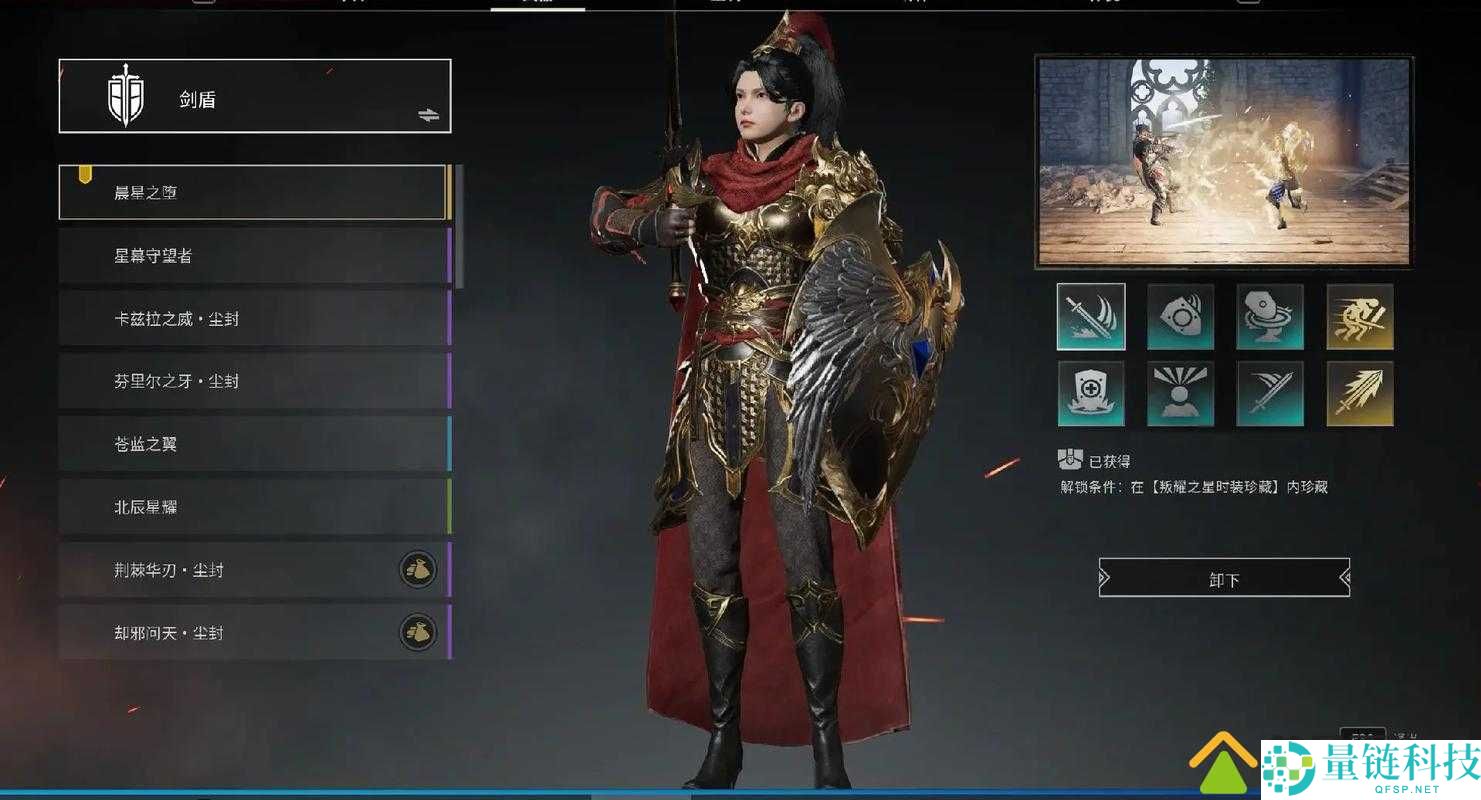
Task: Choose the shield with cross skill icon
Action: (1090, 394)
